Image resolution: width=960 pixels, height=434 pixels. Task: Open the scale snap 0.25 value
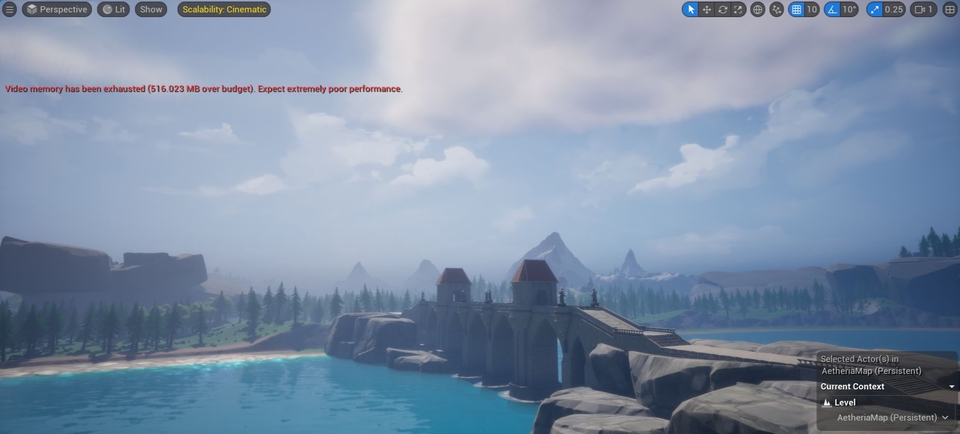893,9
